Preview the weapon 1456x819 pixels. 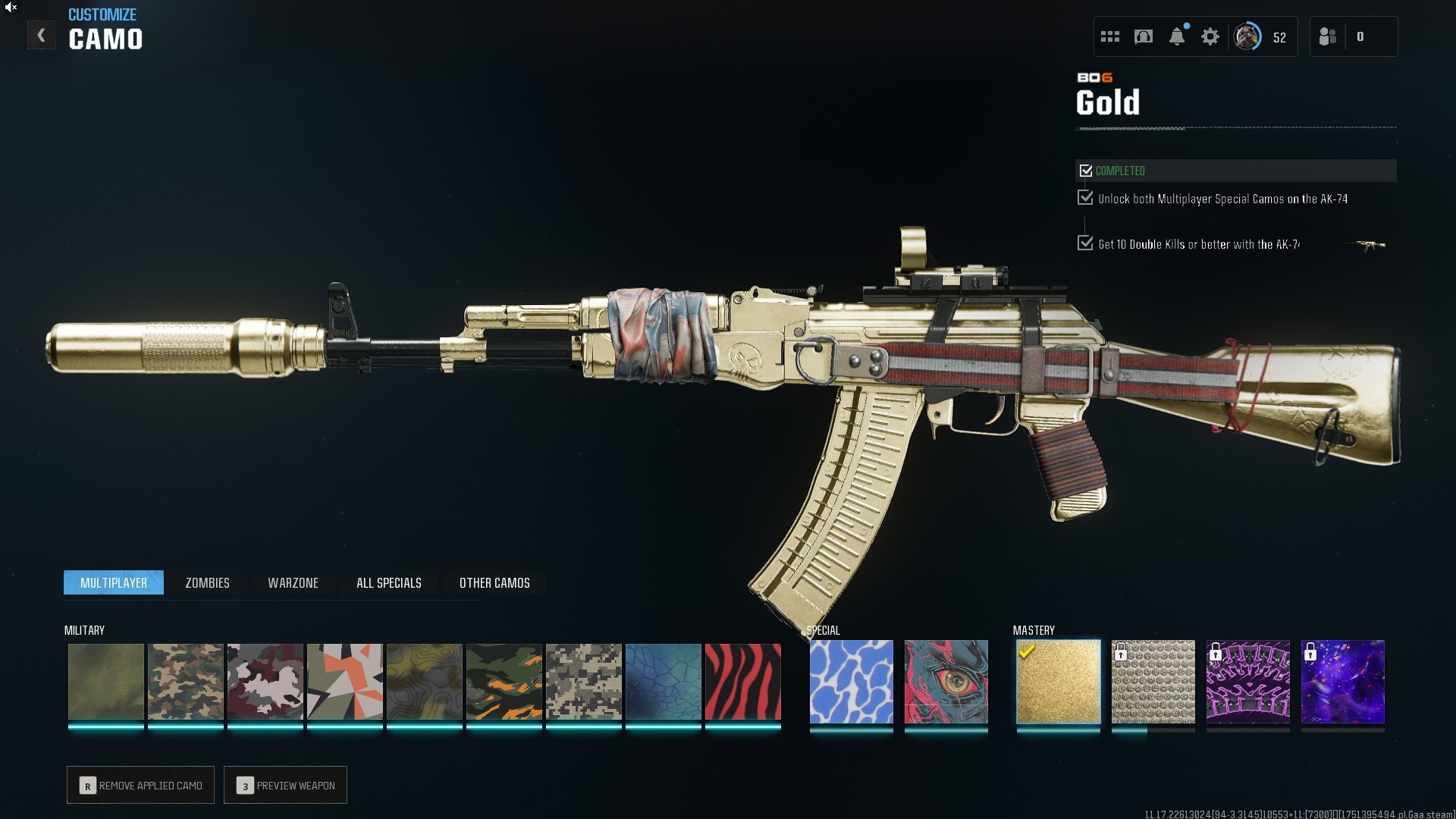[285, 785]
